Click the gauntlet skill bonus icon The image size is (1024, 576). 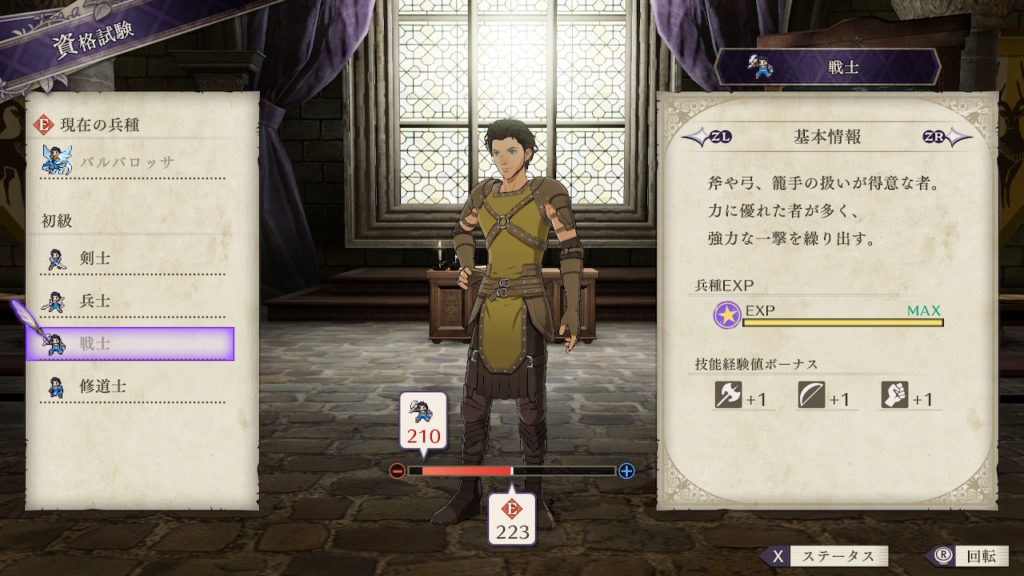coord(894,396)
